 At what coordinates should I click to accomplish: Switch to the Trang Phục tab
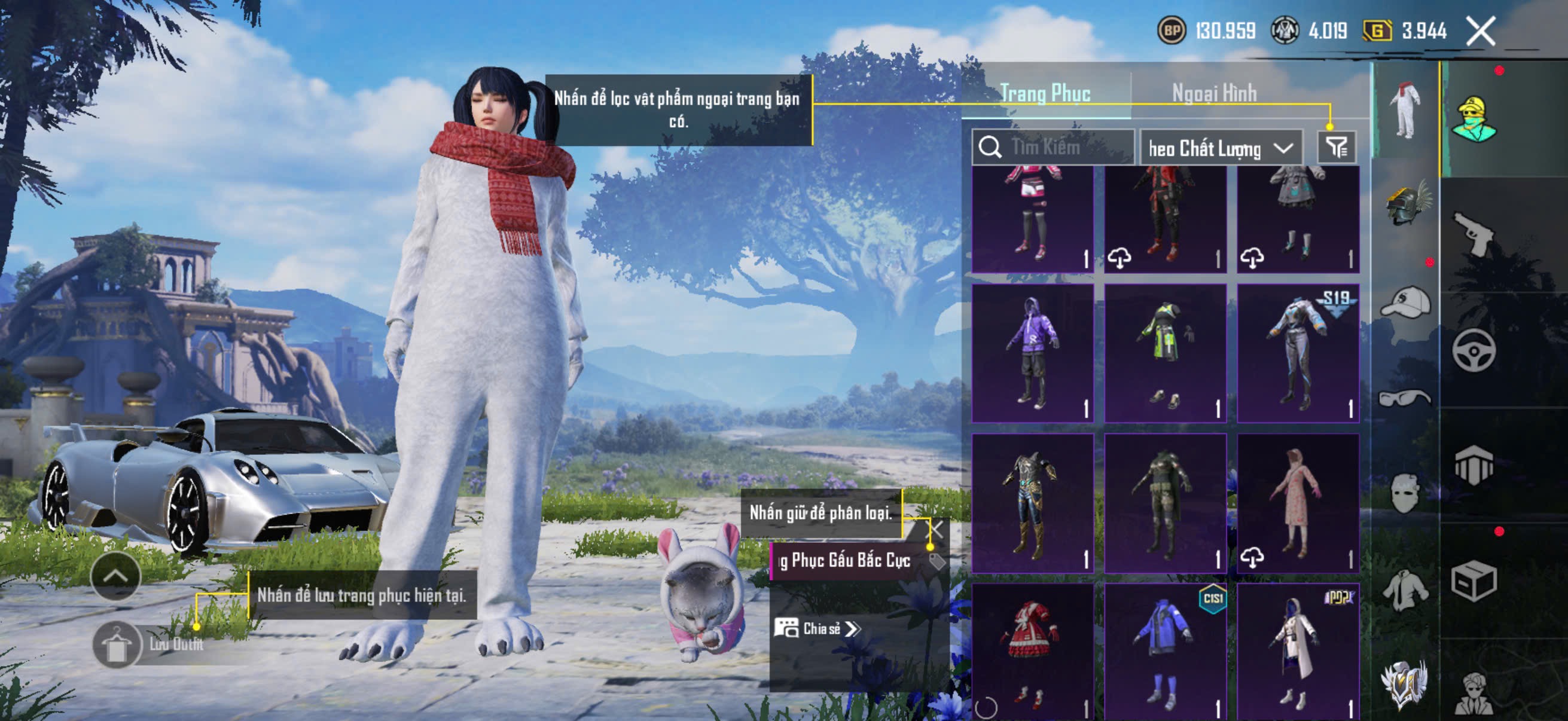(1045, 93)
